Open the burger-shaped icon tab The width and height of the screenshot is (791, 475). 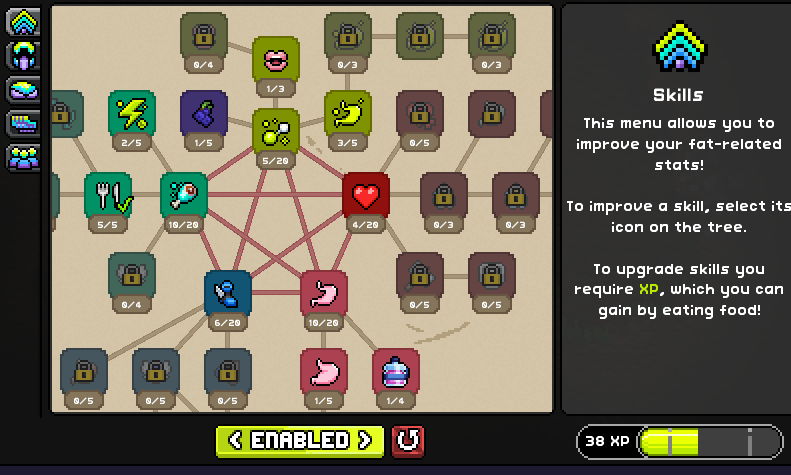(x=23, y=90)
